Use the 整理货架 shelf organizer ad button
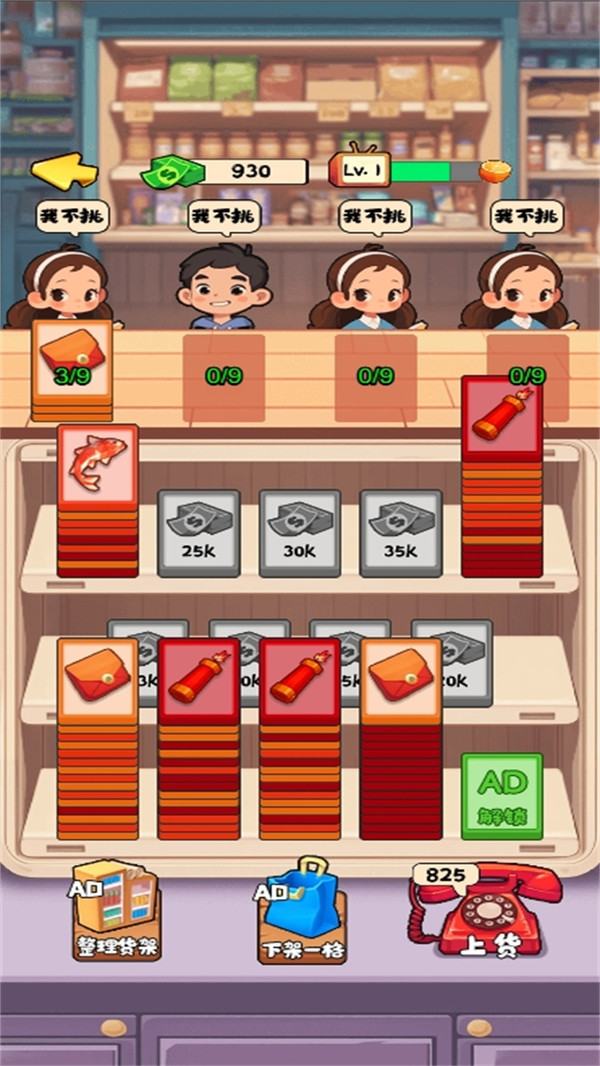The width and height of the screenshot is (600, 1066). click(115, 913)
